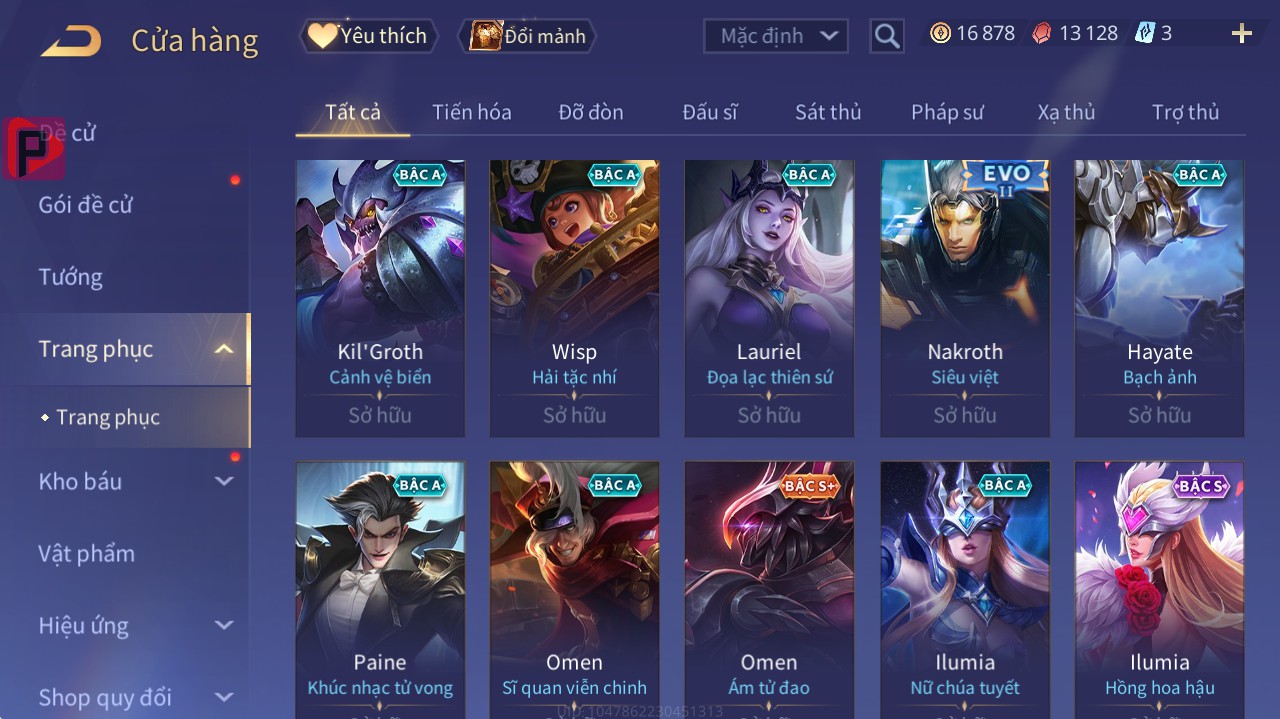Filter by the Sát thủ assassin tab
1280x719 pixels.
pyautogui.click(x=828, y=112)
